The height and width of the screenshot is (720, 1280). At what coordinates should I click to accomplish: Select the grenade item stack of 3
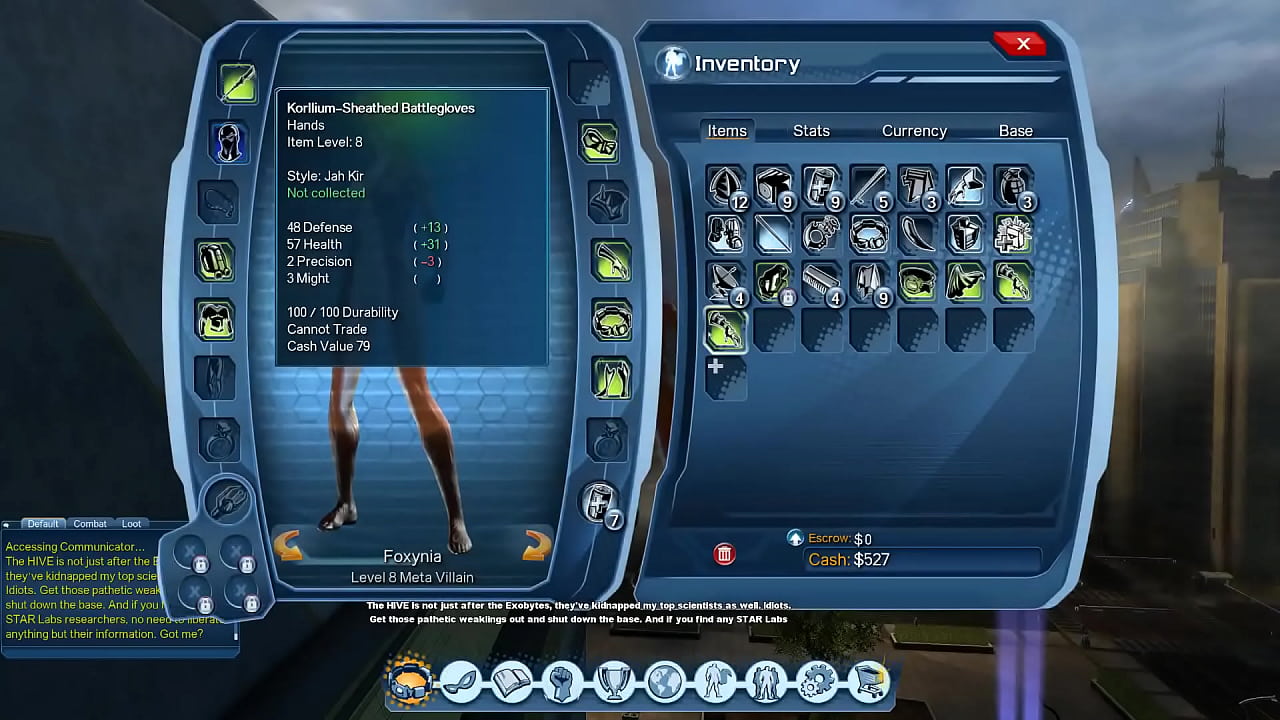tap(1014, 187)
